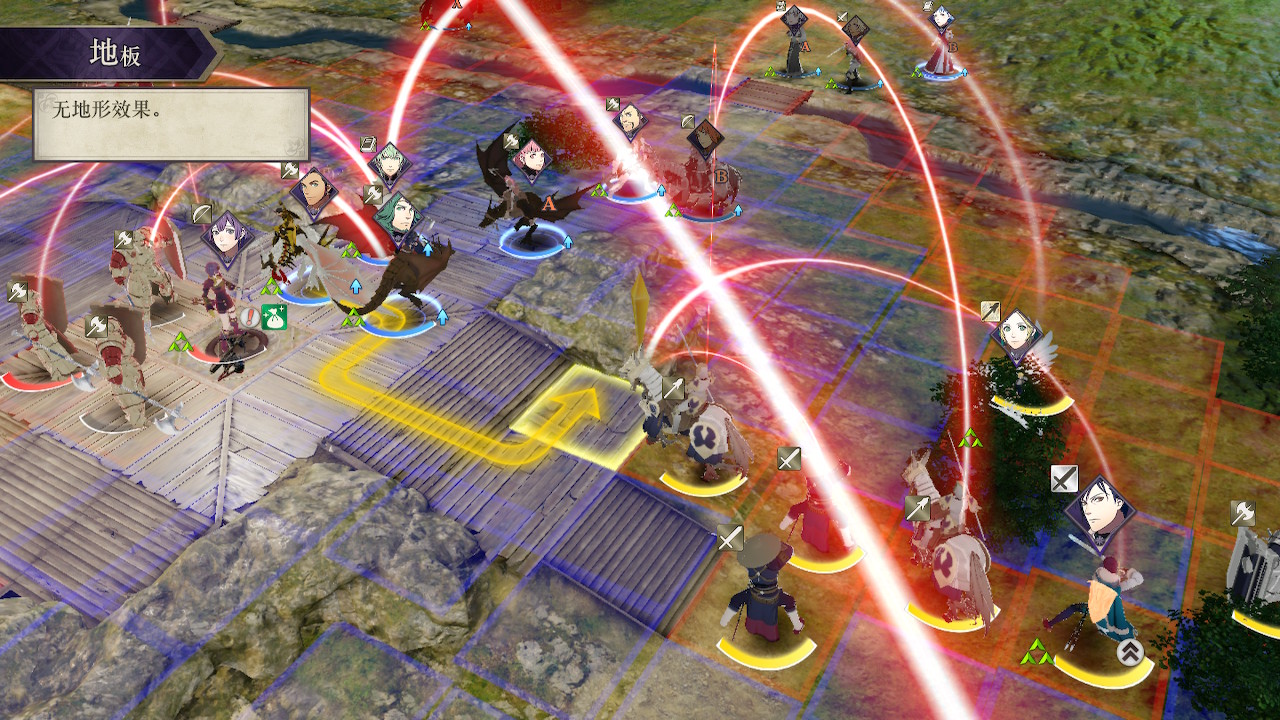Select the dark-haired man's portrait near the bridge
This screenshot has height=720, width=1280.
click(x=632, y=122)
